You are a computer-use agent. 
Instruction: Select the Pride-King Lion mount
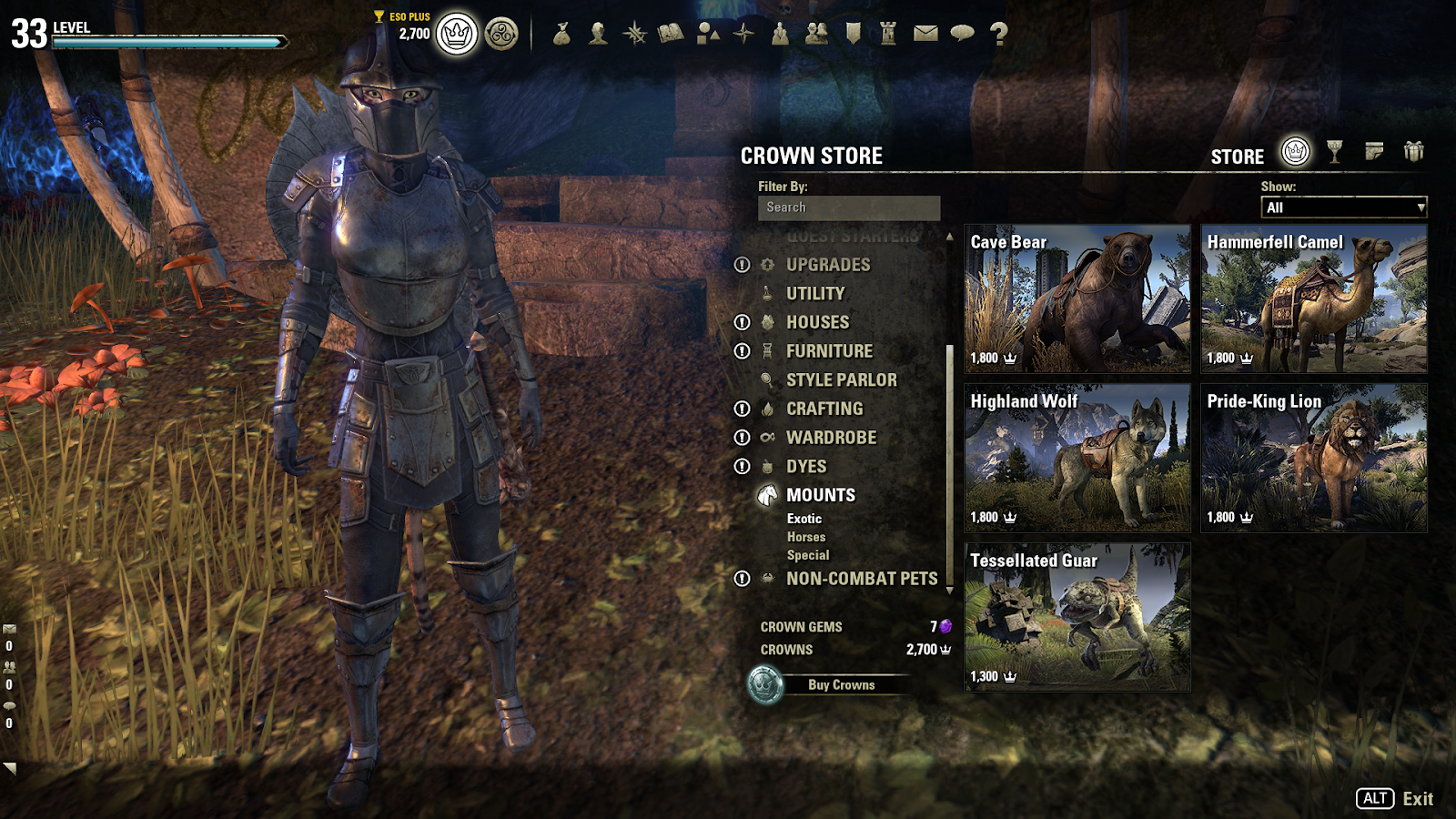[x=1313, y=458]
